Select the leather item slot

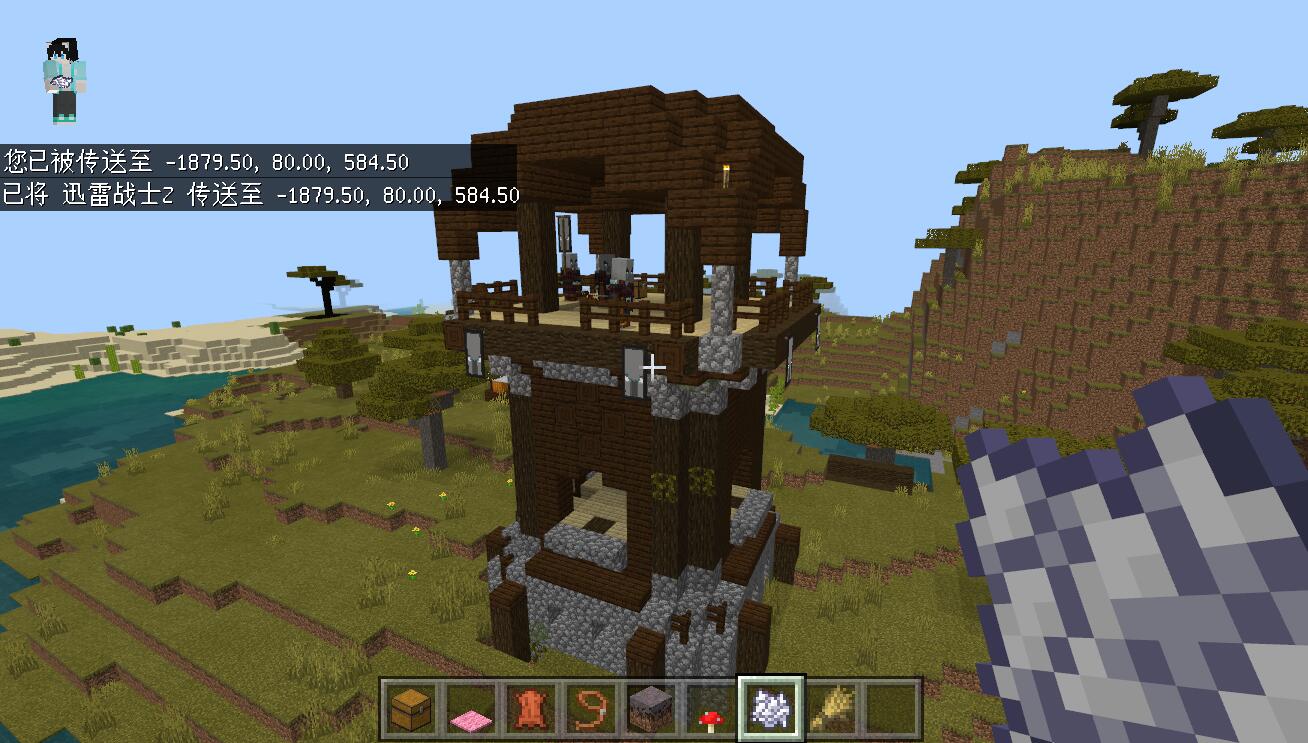(x=530, y=709)
